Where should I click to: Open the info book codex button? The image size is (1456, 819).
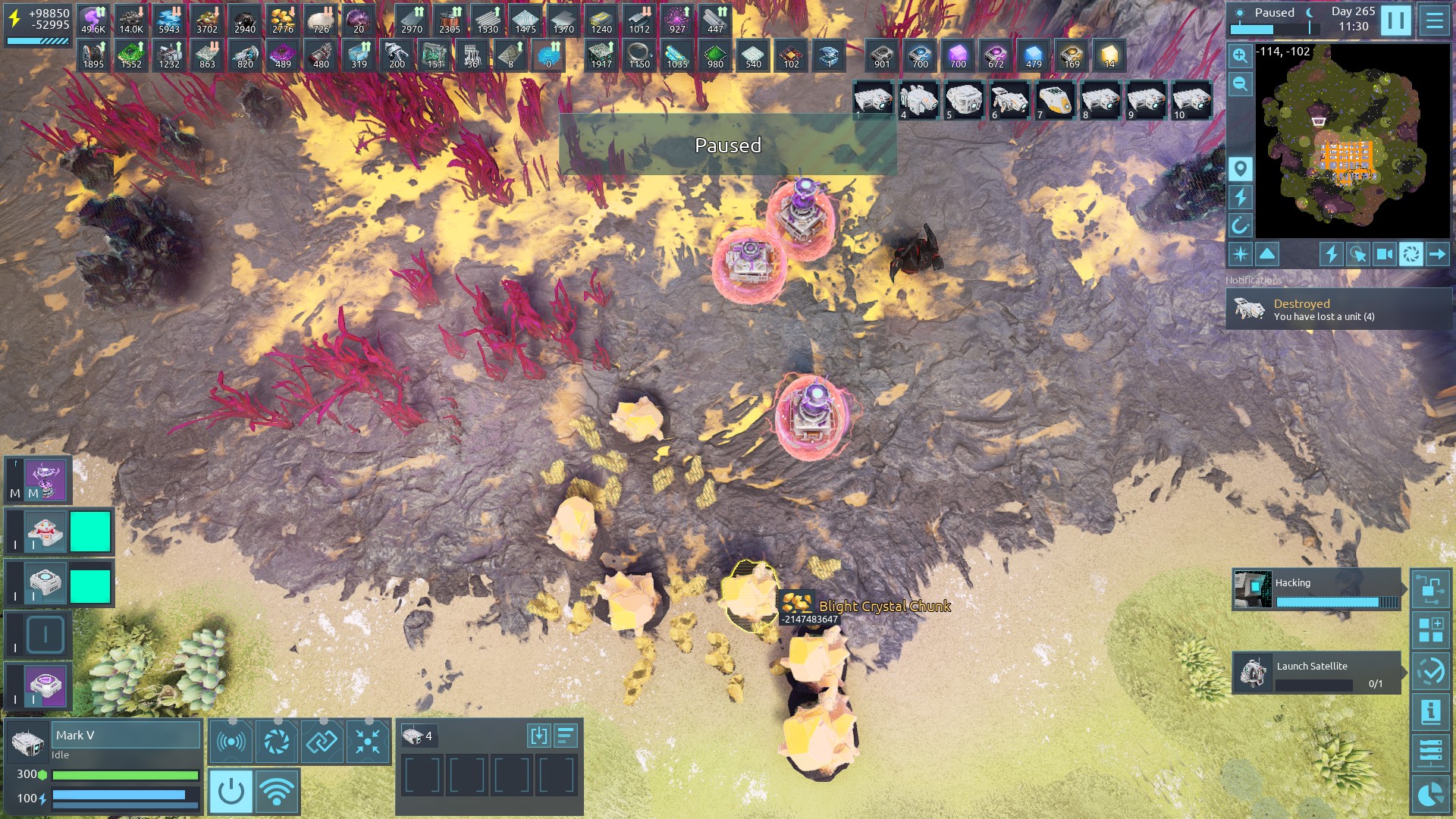pyautogui.click(x=1430, y=712)
